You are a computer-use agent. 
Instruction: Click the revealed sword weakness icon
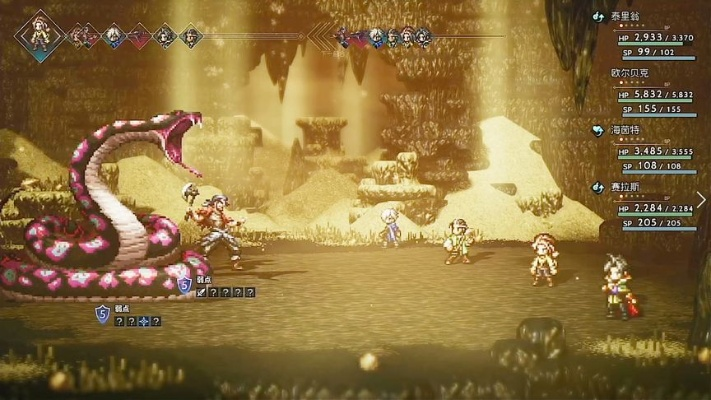coord(201,292)
